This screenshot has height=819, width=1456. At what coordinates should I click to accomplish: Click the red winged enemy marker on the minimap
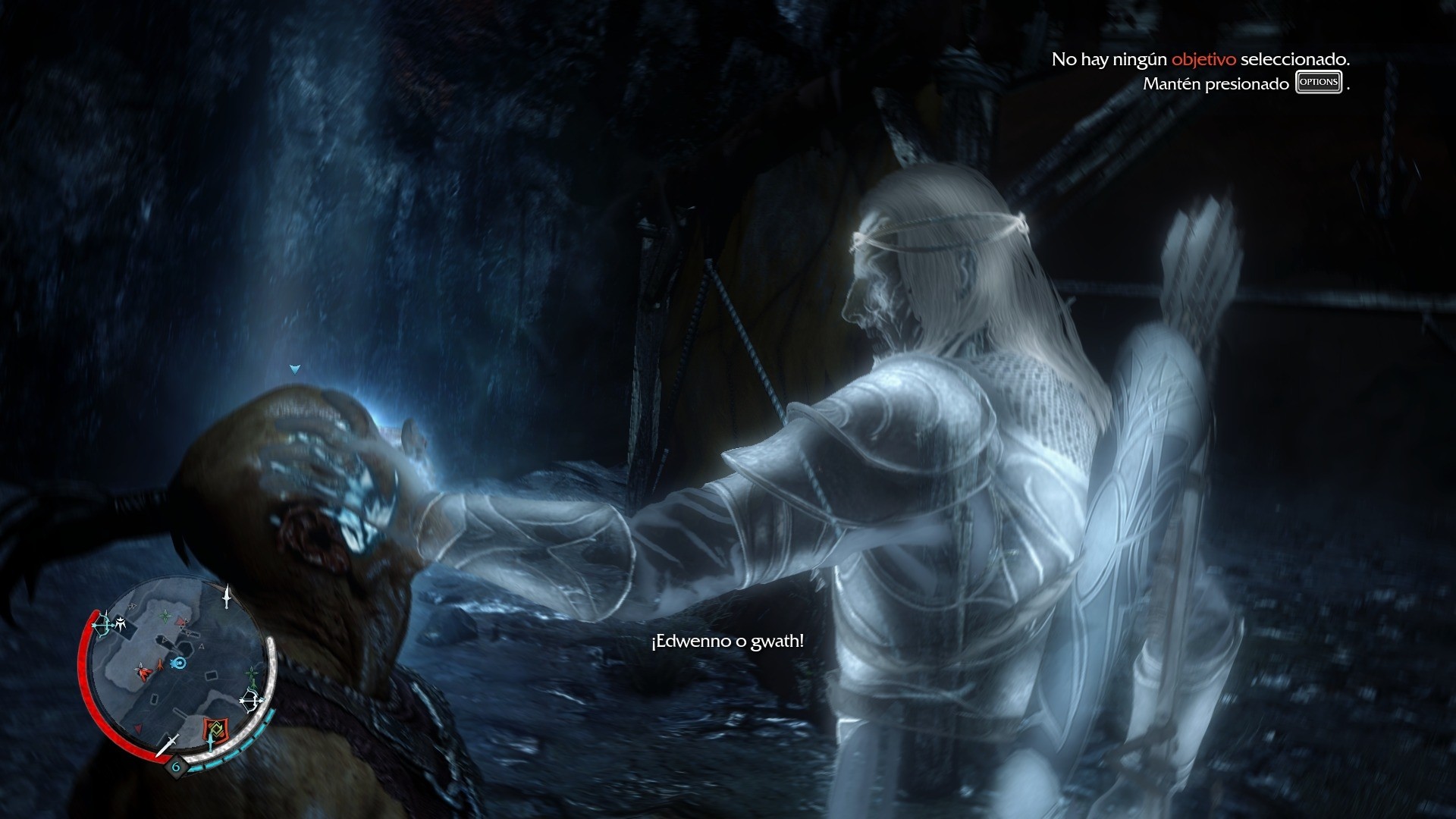pyautogui.click(x=143, y=671)
